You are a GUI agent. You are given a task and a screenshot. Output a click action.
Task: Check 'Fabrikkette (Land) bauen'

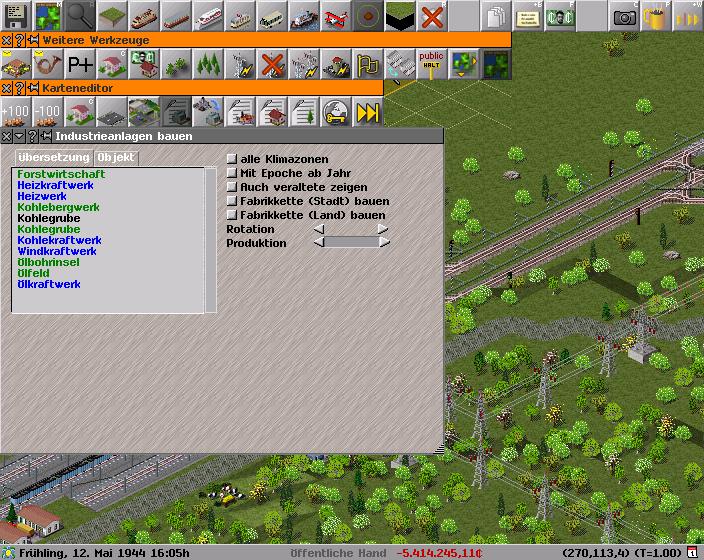click(232, 215)
